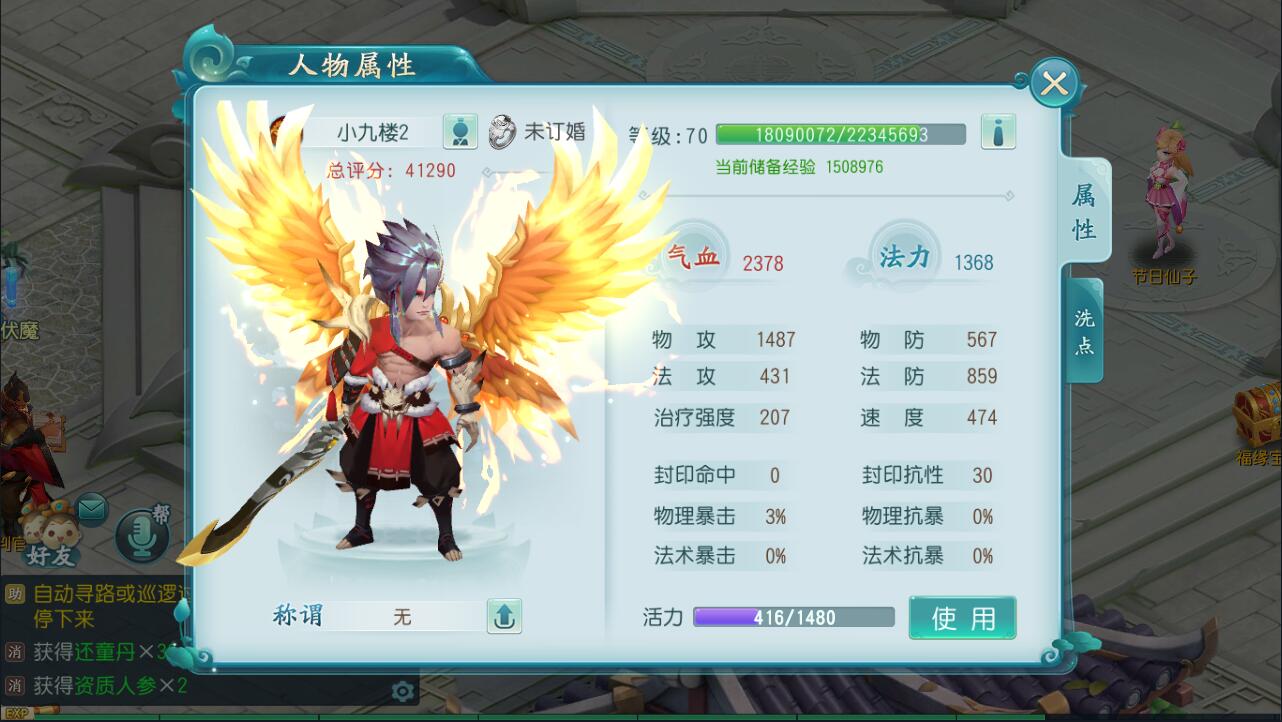Tap the voice chat microphone button
This screenshot has height=722, width=1282.
point(142,534)
